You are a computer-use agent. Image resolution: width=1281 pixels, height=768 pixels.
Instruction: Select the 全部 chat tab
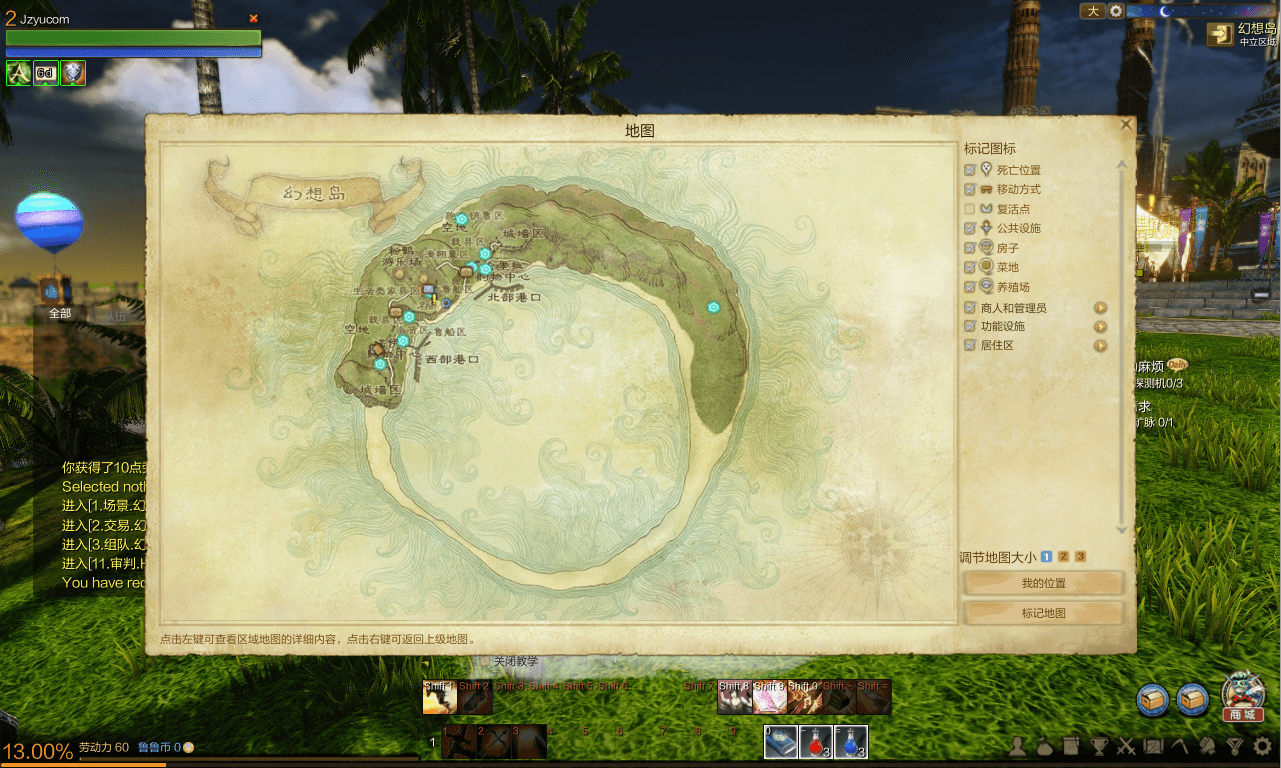coord(60,313)
